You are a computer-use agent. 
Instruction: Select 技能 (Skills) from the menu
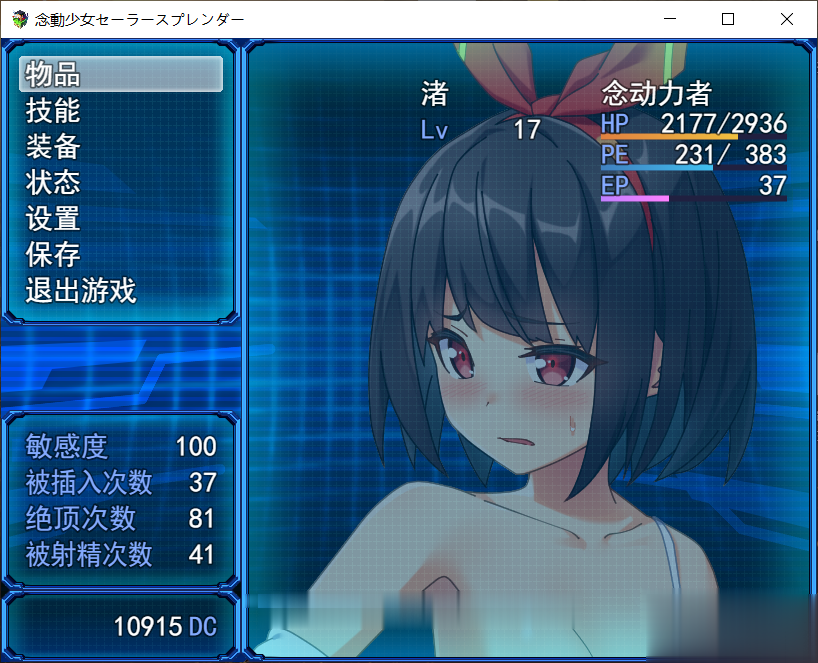pyautogui.click(x=120, y=110)
